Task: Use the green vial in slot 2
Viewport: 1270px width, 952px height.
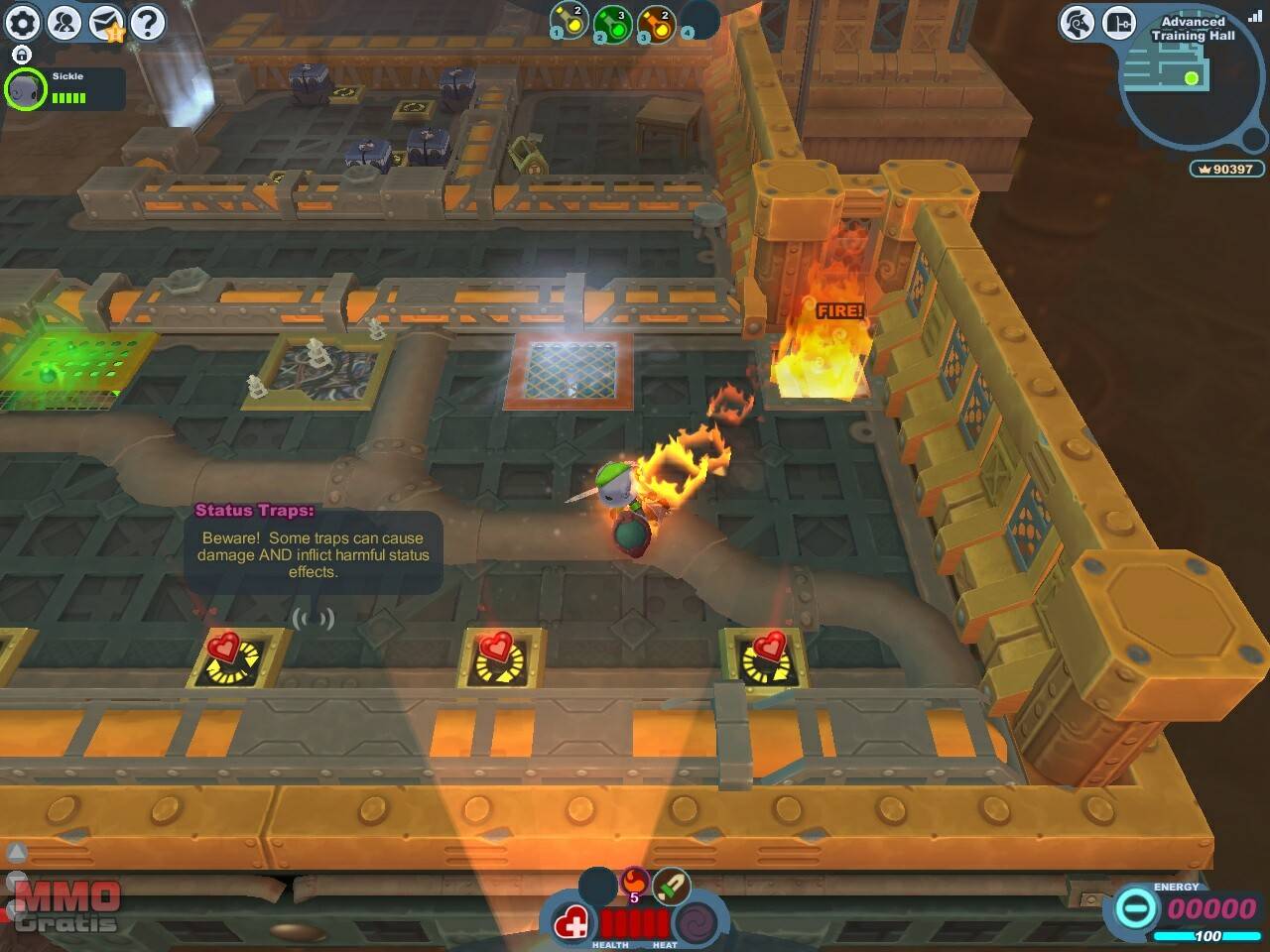Action: (612, 22)
